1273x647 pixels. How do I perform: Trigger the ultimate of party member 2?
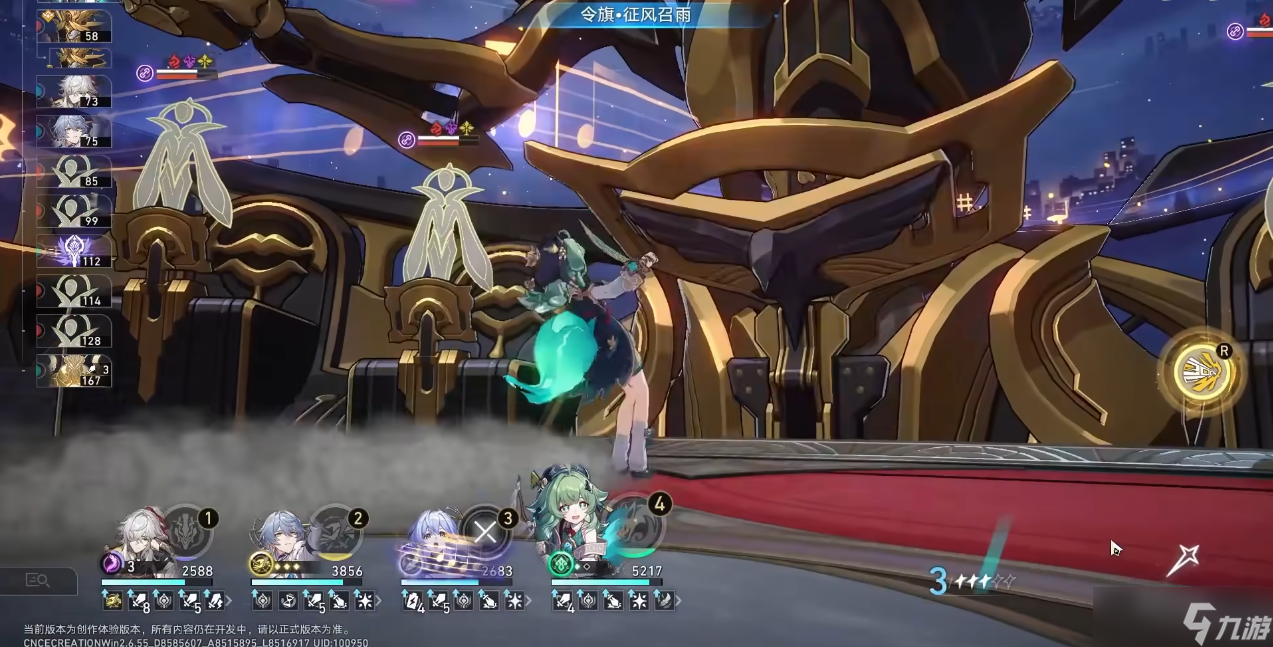coord(335,531)
